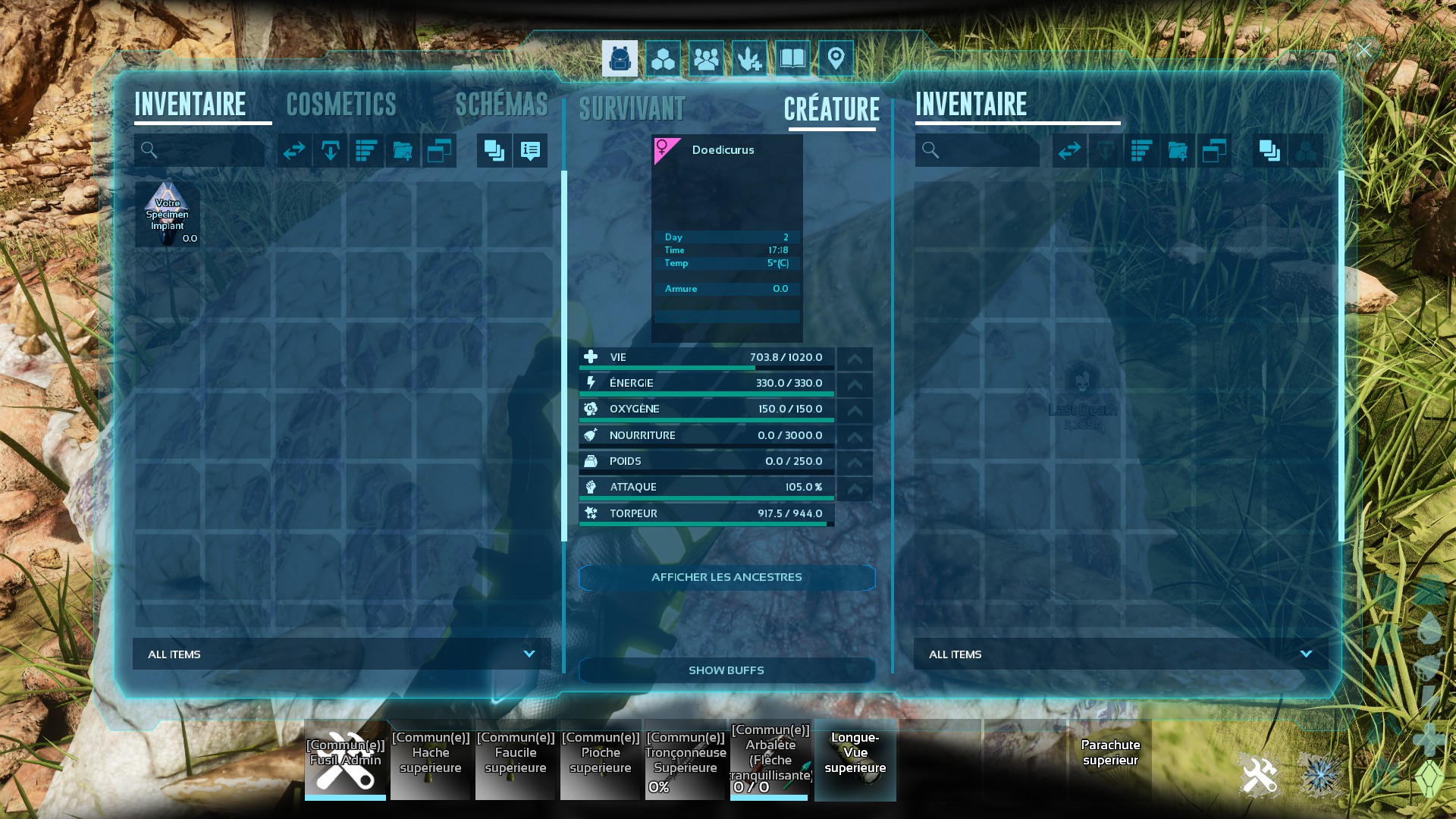Upgrade the Vie stat with its arrow
The image size is (1456, 819).
[855, 358]
